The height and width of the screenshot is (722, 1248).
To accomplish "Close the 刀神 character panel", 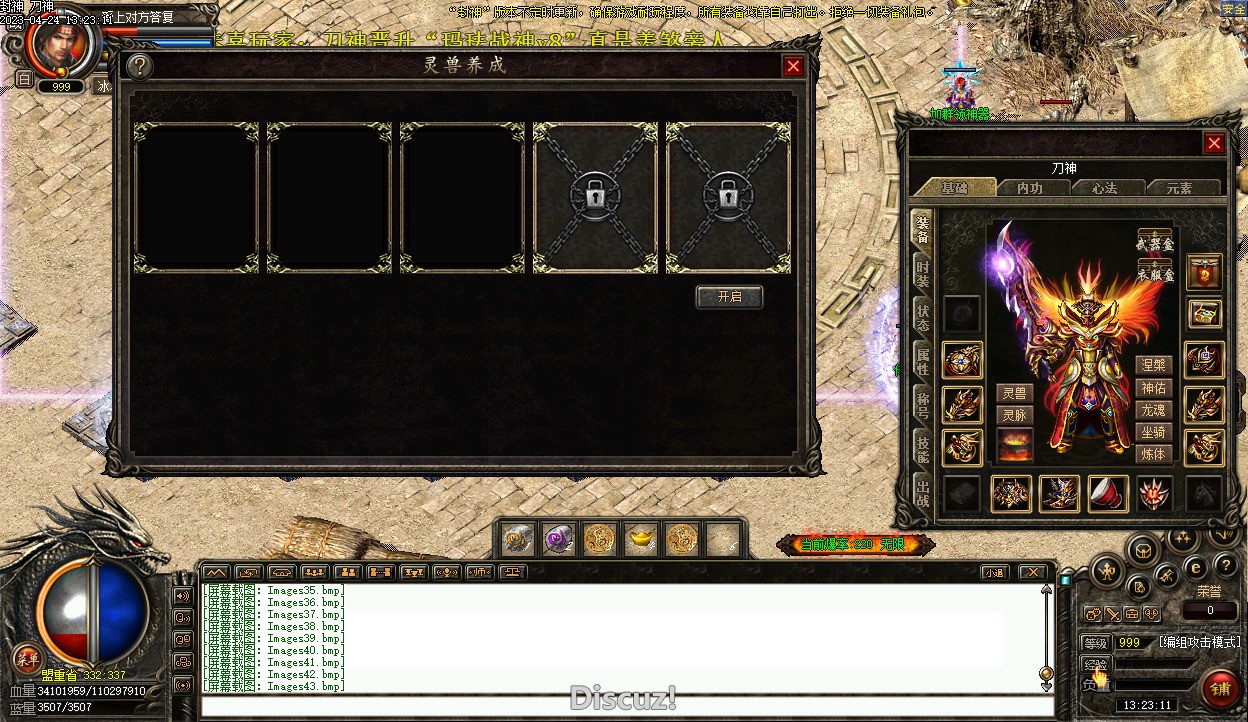I will (x=1214, y=143).
